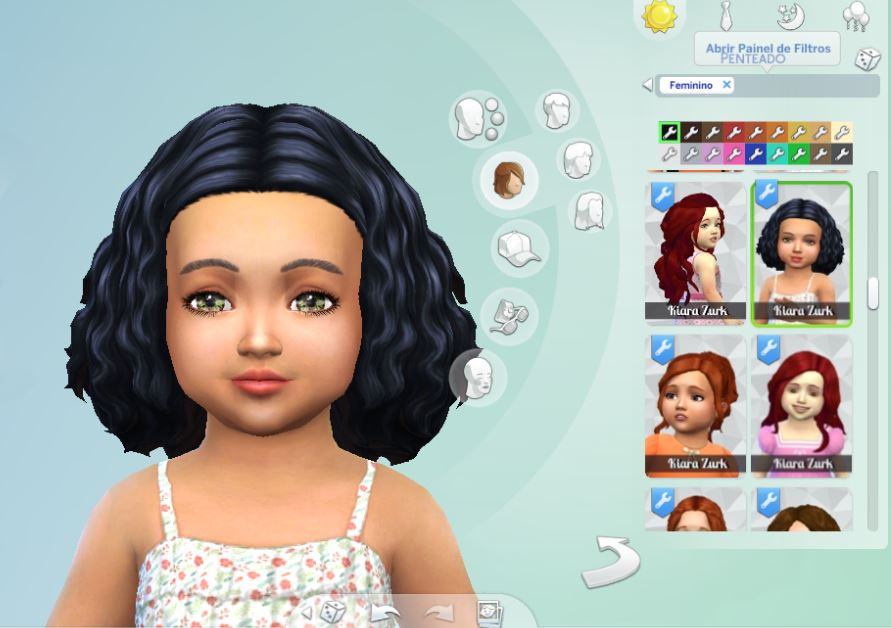Open the brown hair category icon
891x628 pixels.
click(511, 180)
